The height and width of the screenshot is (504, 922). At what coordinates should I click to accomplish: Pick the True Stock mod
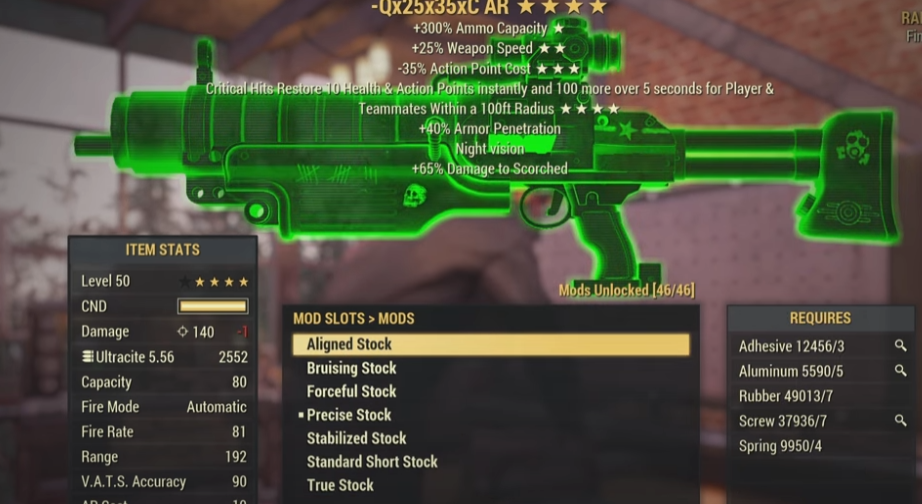[x=340, y=485]
